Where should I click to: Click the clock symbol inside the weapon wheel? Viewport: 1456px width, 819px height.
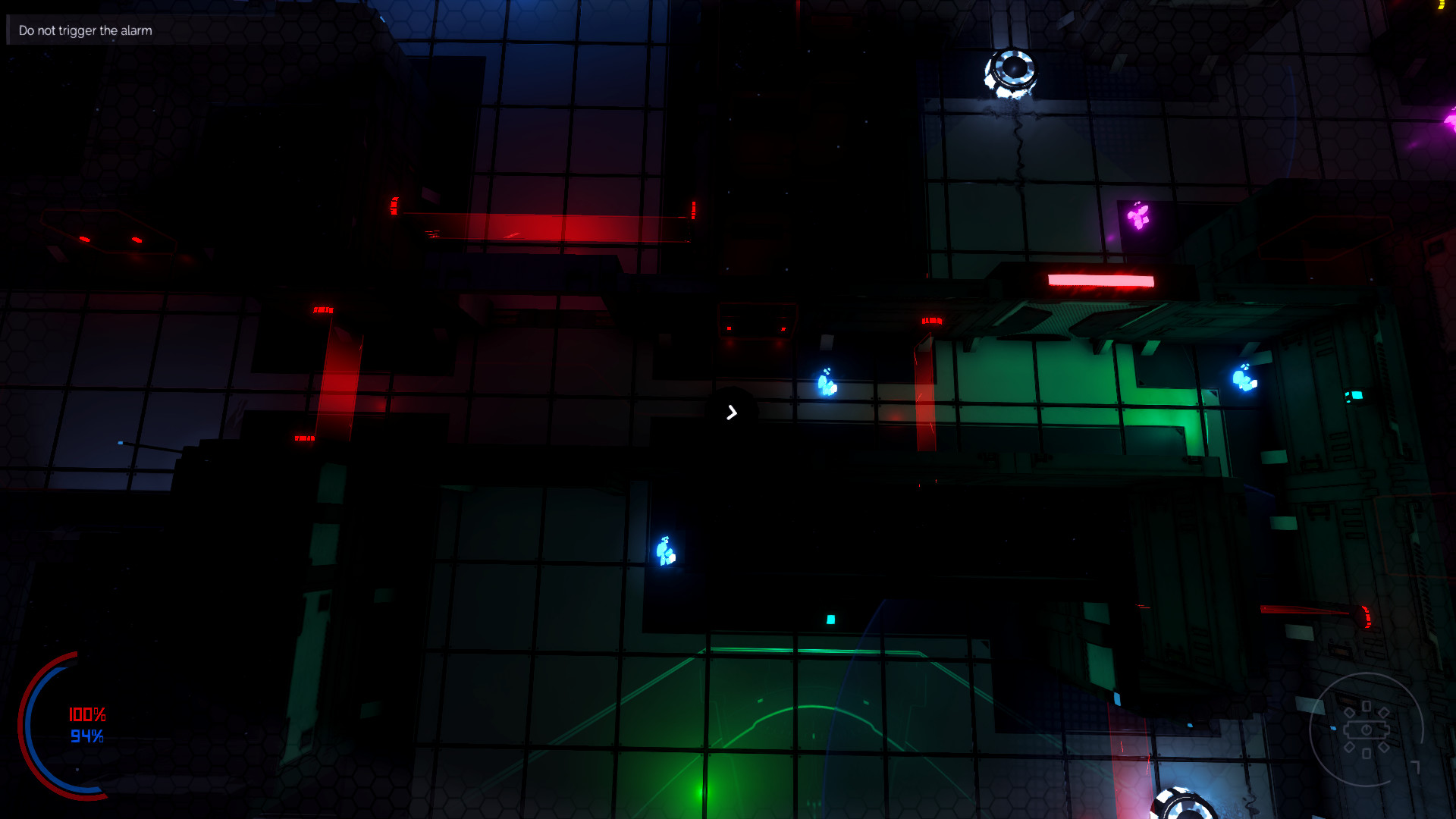point(1367,728)
